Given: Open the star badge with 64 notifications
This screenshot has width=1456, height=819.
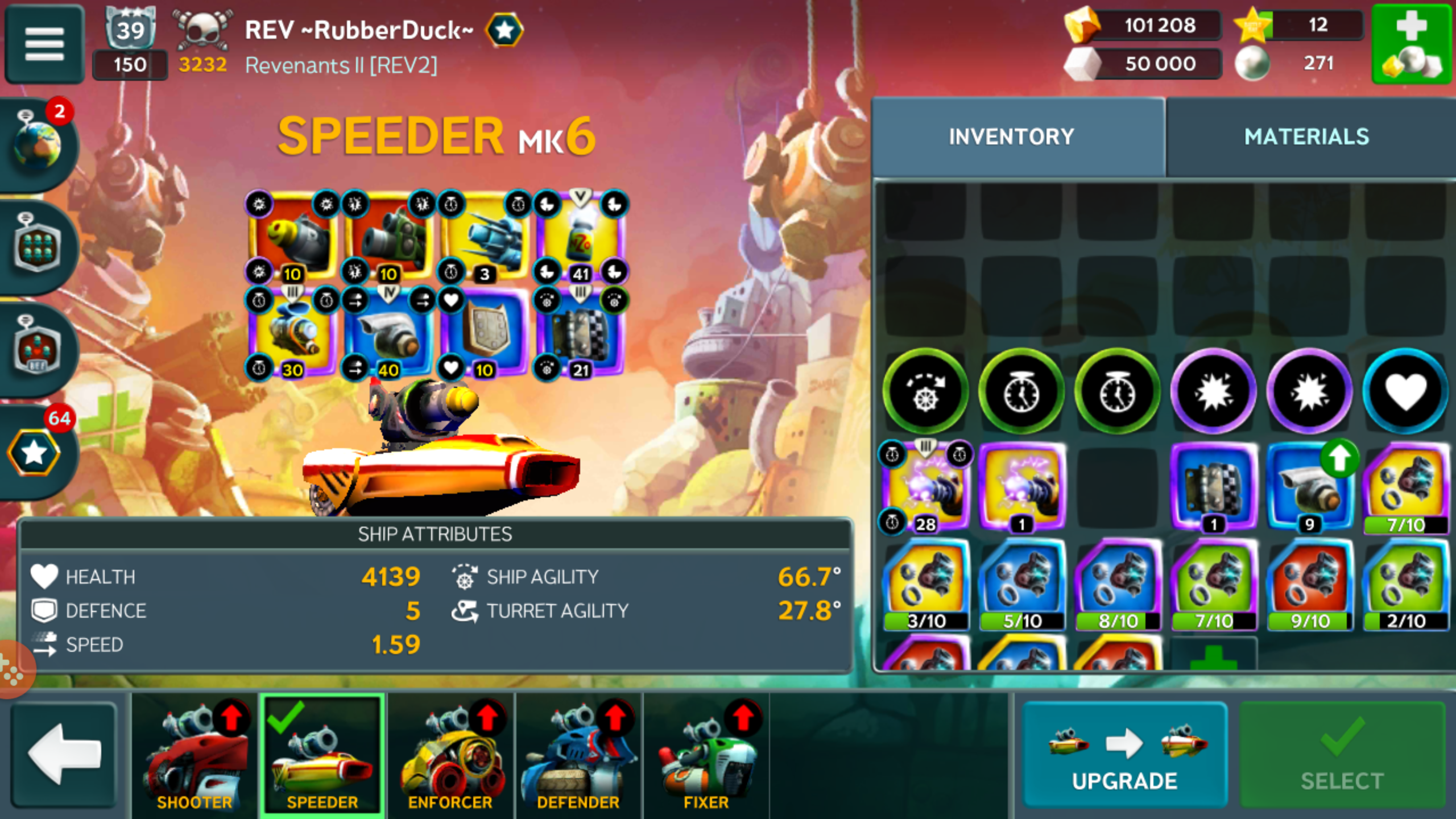Looking at the screenshot, I should coord(34,453).
